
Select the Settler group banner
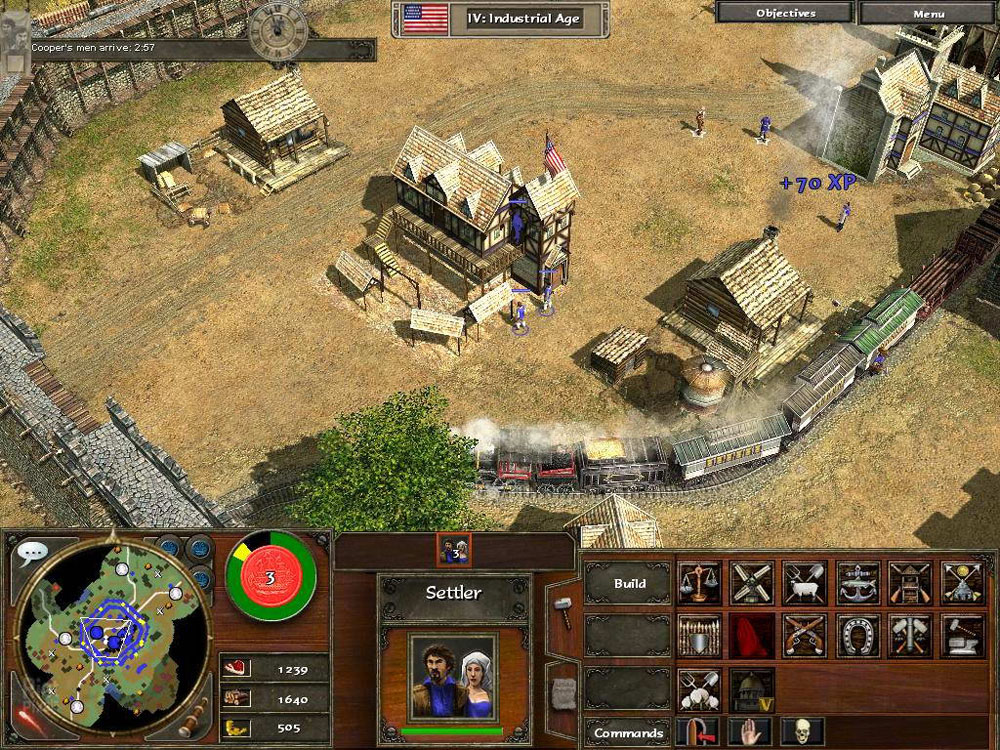click(x=455, y=549)
